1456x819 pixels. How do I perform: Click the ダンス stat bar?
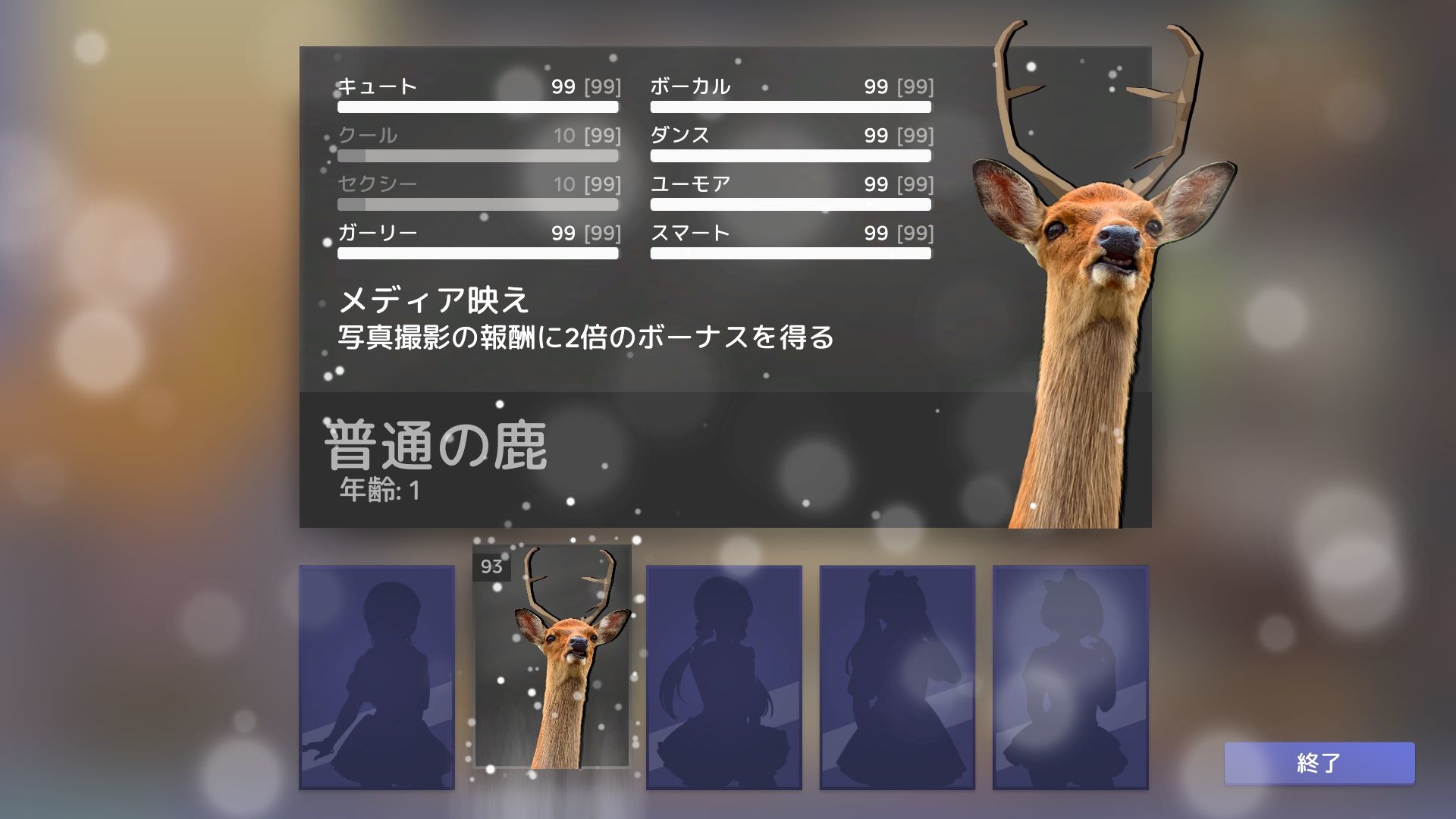789,156
